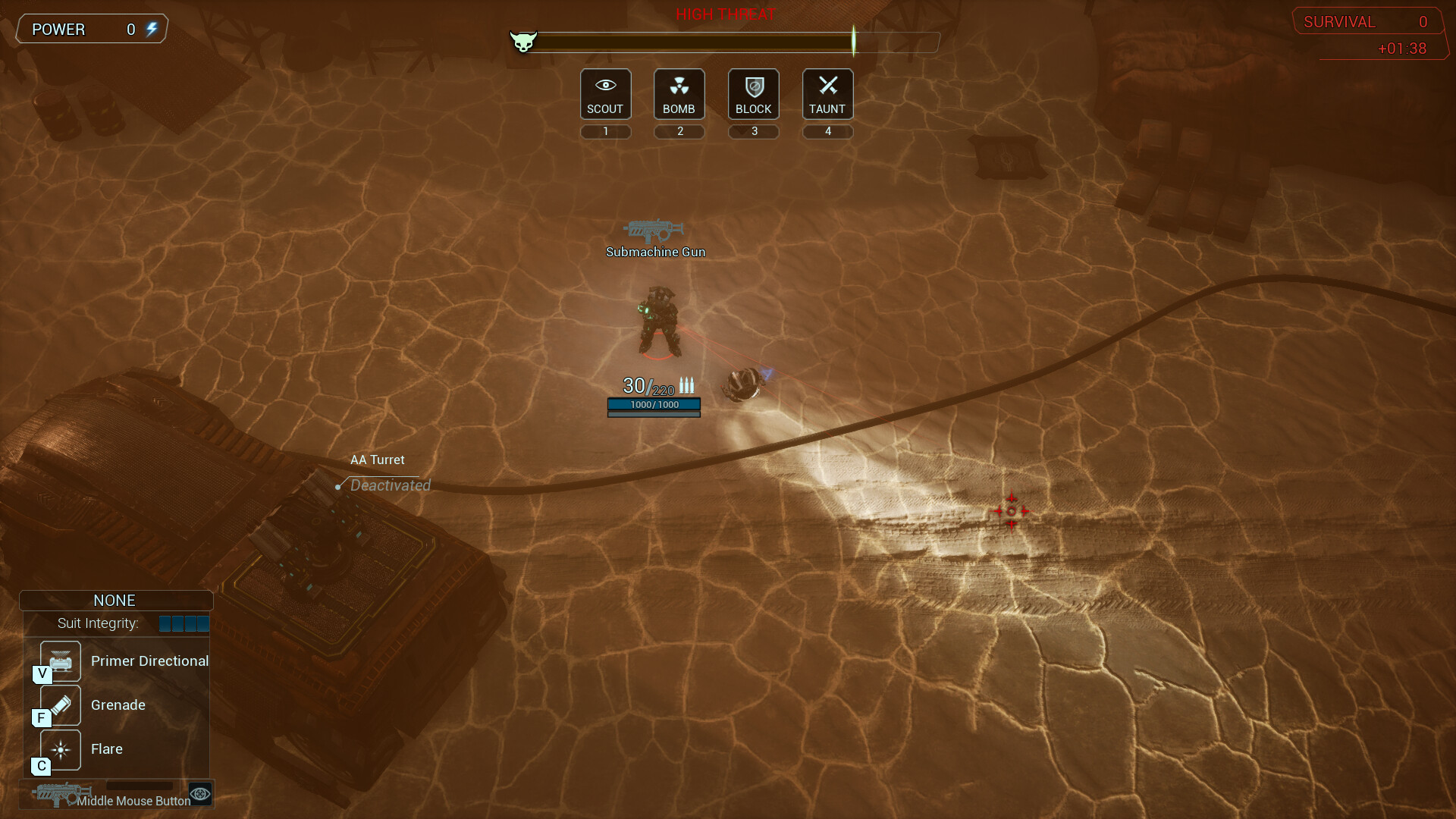Click the Primer Directional weapon icon
This screenshot has width=1456, height=819.
(59, 661)
